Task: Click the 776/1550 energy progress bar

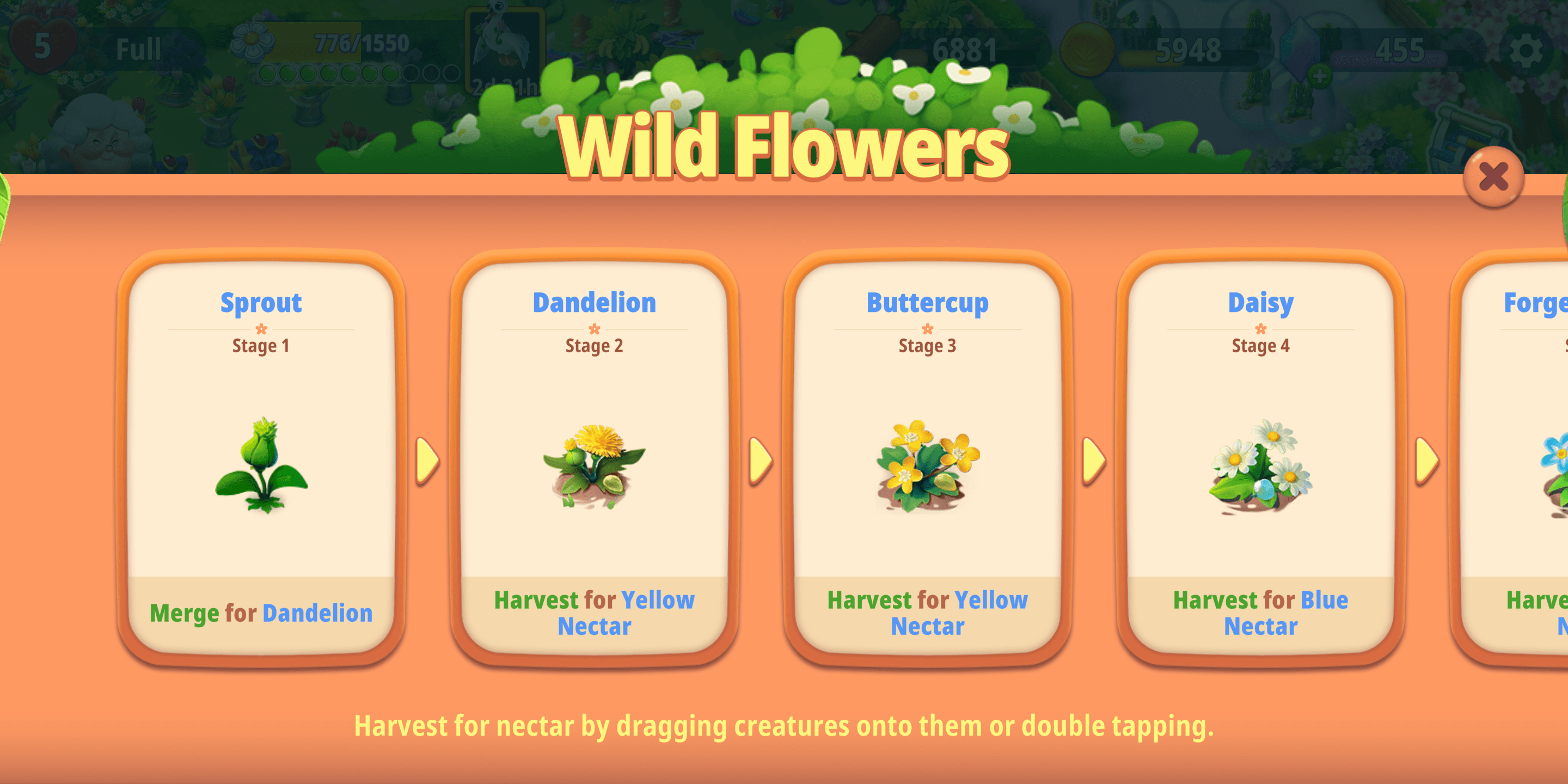Action: click(362, 43)
